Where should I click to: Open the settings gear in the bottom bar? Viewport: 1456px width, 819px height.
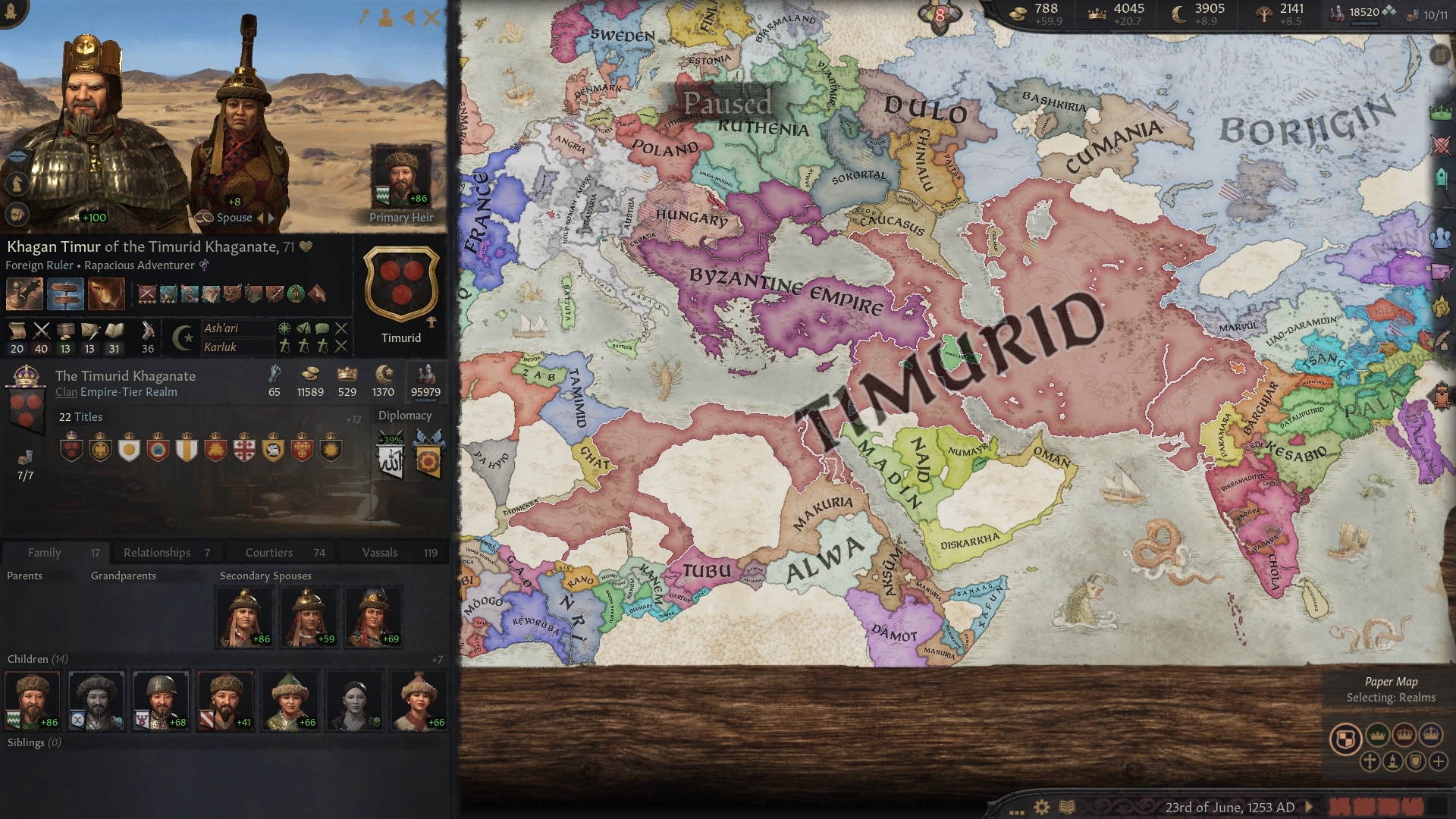coord(1042,807)
